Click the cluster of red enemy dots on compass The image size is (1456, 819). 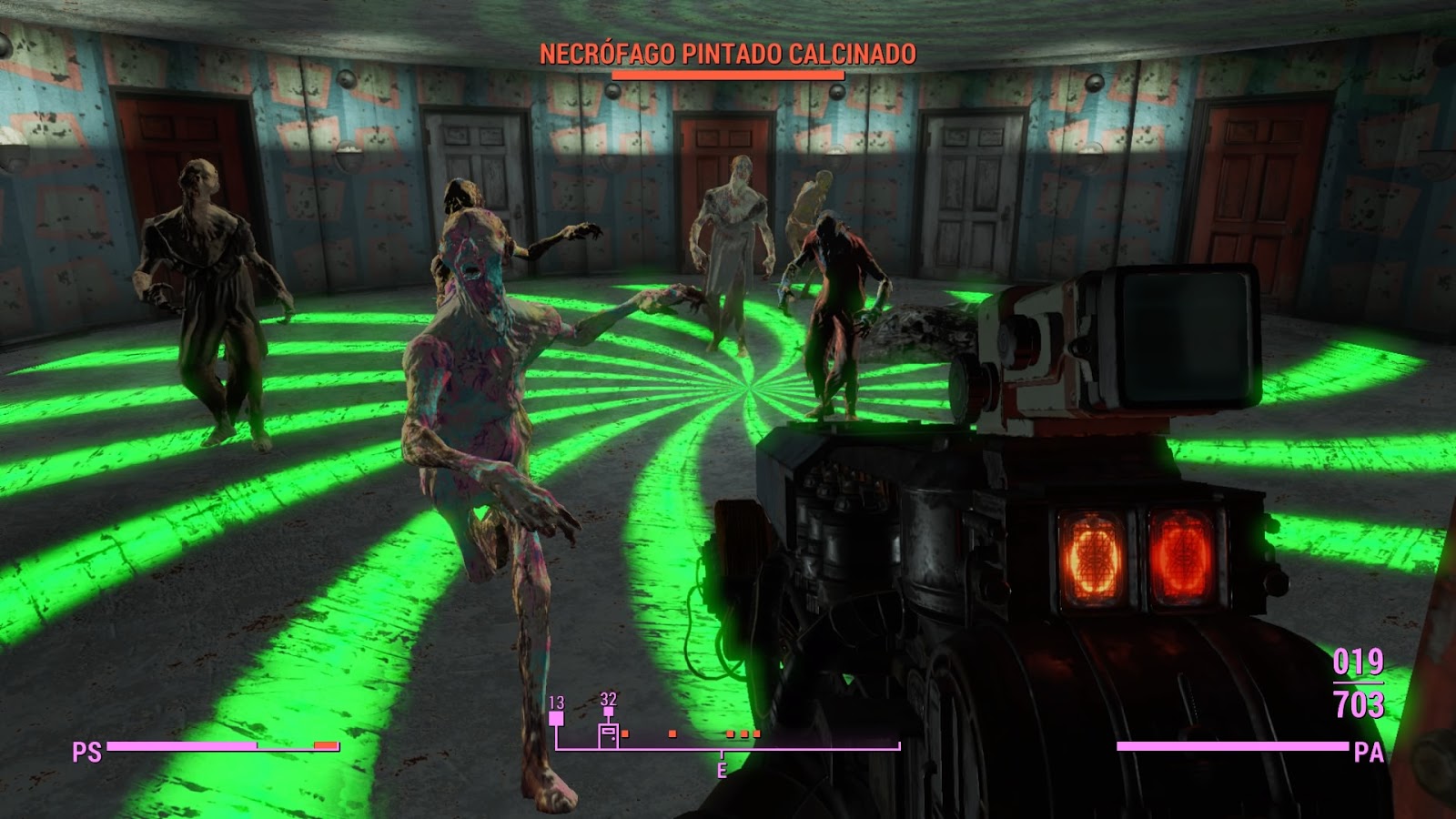pos(743,733)
